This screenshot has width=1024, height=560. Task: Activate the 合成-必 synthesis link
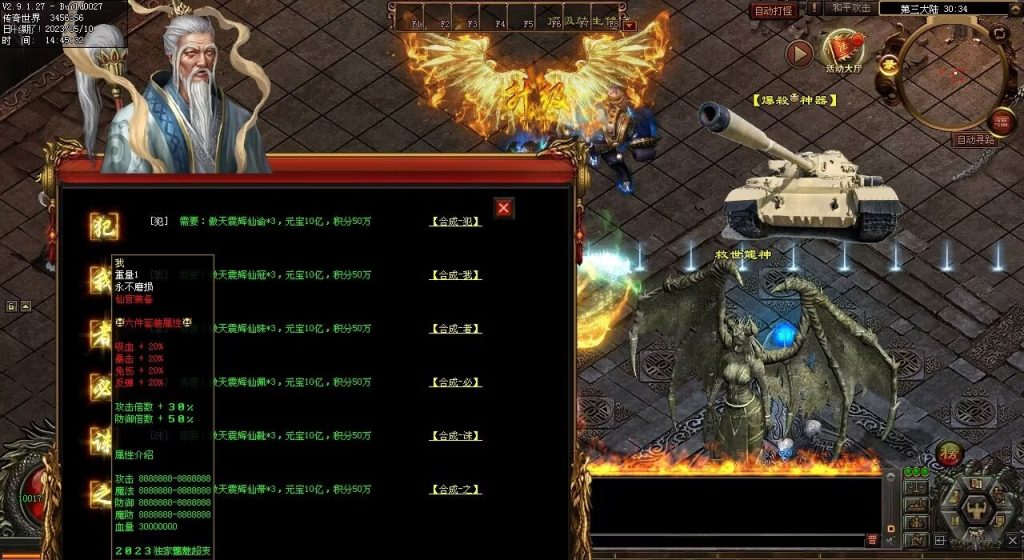pos(456,383)
